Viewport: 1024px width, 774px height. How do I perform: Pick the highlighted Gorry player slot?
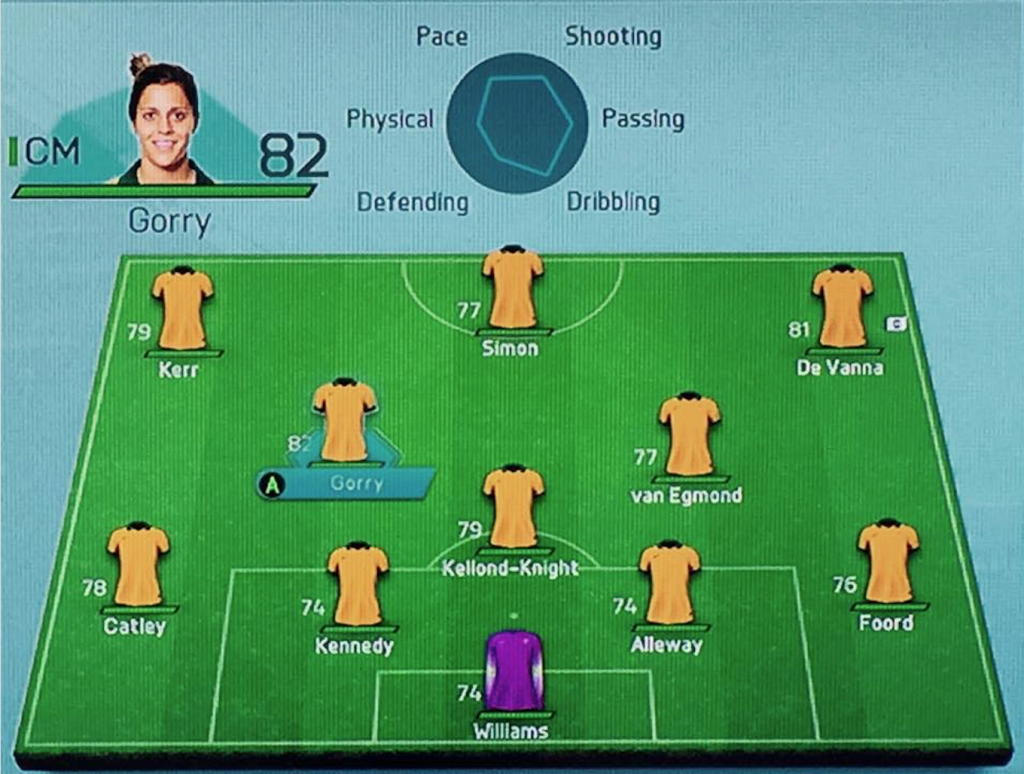pyautogui.click(x=345, y=423)
